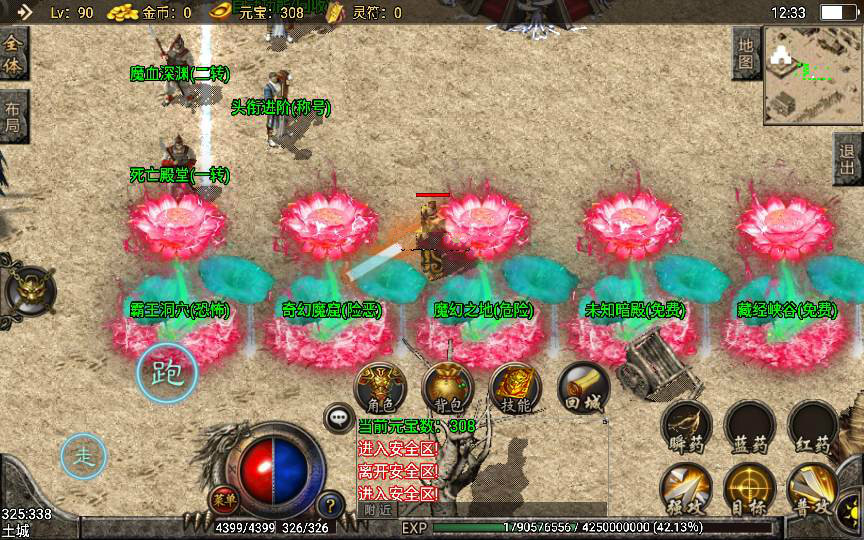This screenshot has height=540, width=864.
Task: Toggle the 跑 run mode button
Action: click(x=167, y=372)
